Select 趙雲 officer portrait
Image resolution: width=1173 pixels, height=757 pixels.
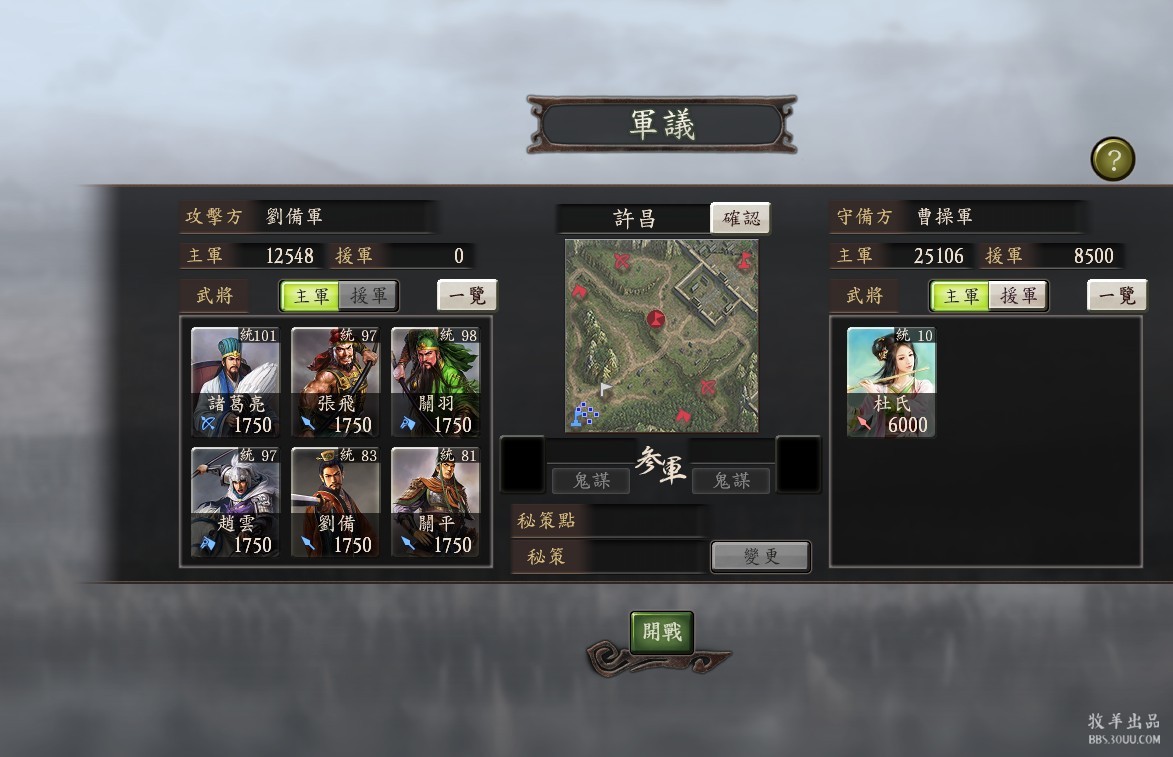(x=236, y=502)
